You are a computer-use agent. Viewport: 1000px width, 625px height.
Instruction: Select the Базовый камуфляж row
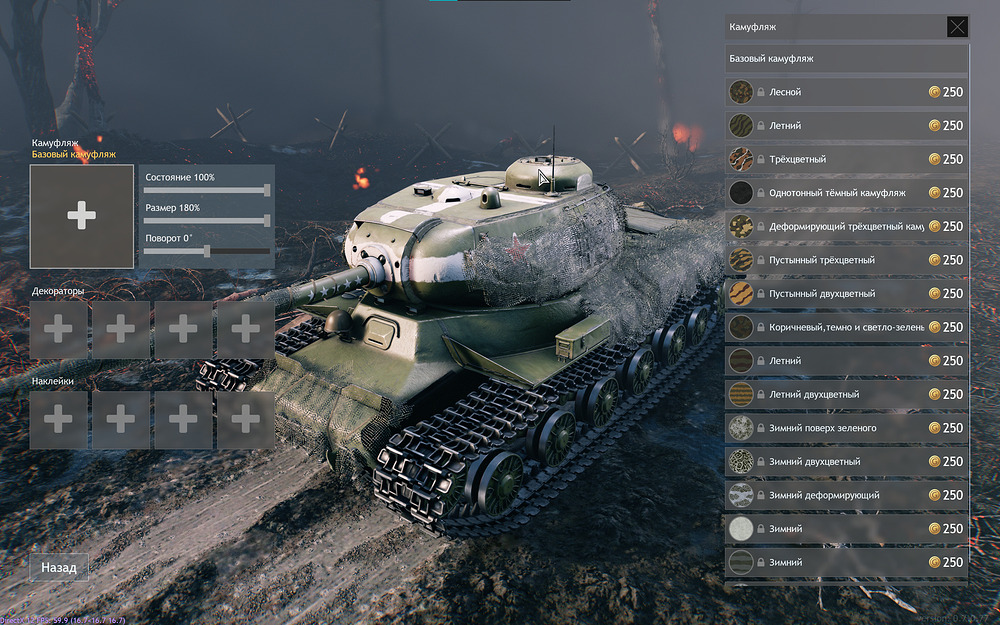click(846, 59)
